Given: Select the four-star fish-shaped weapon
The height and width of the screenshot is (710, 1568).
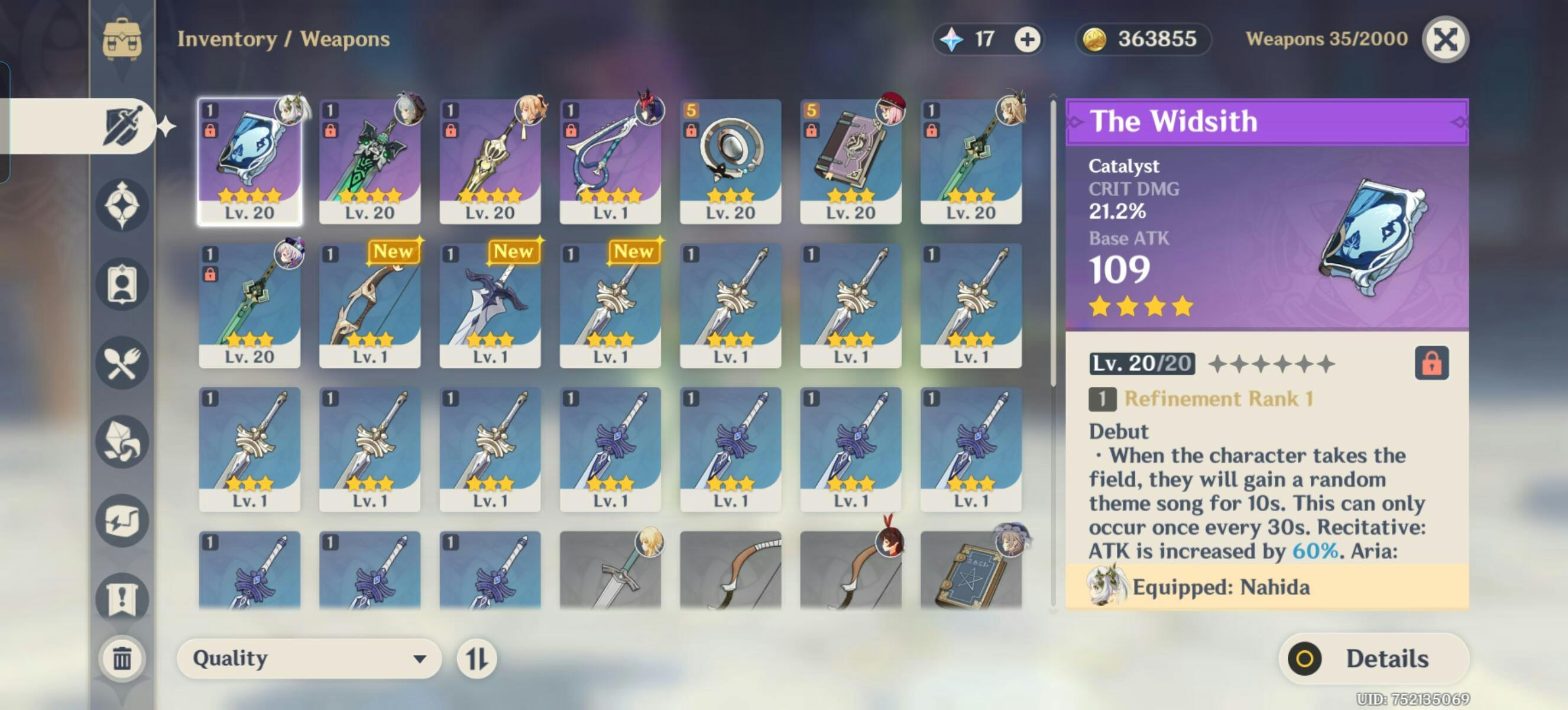Looking at the screenshot, I should 610,162.
